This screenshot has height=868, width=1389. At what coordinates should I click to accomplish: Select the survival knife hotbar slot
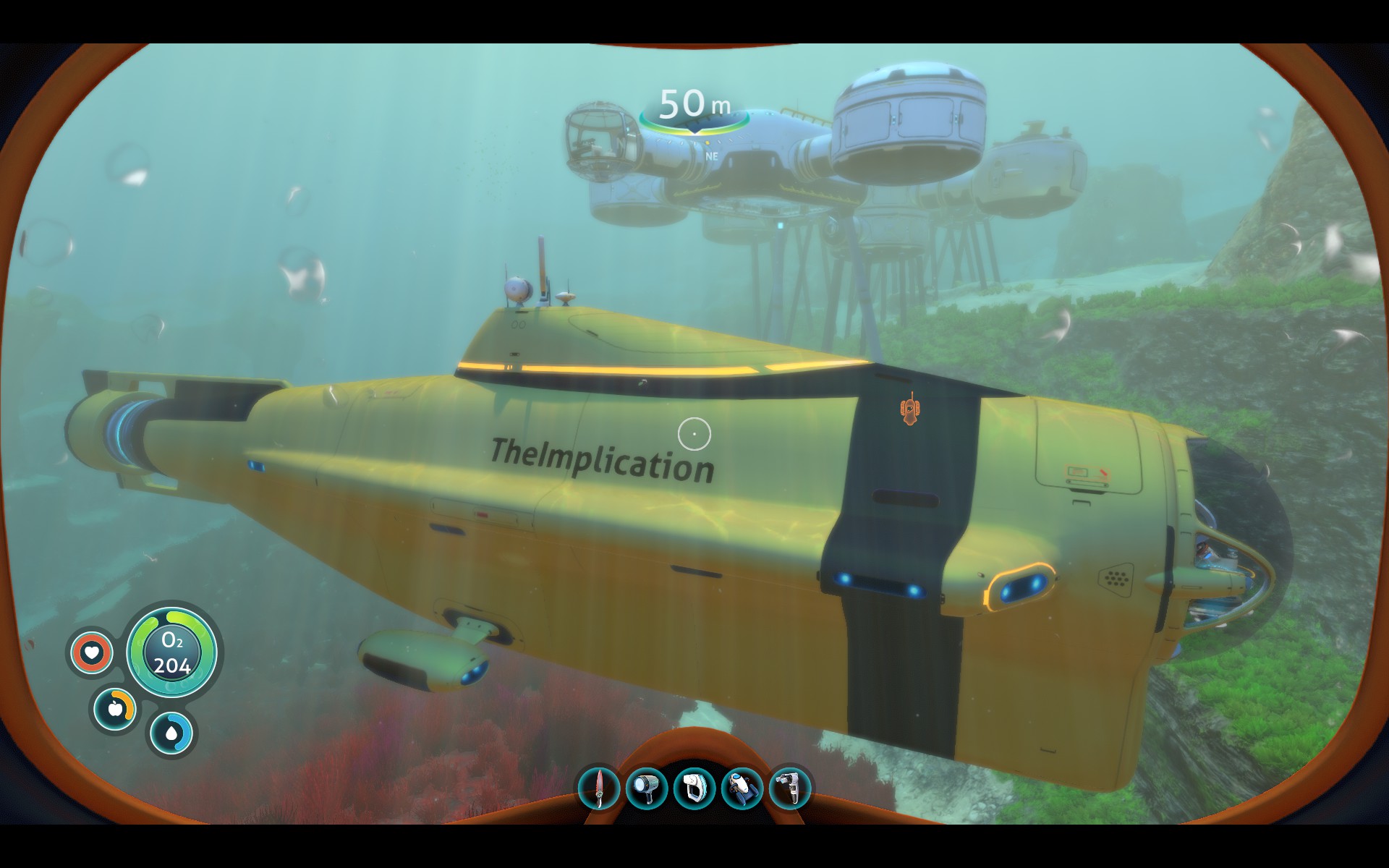point(599,788)
